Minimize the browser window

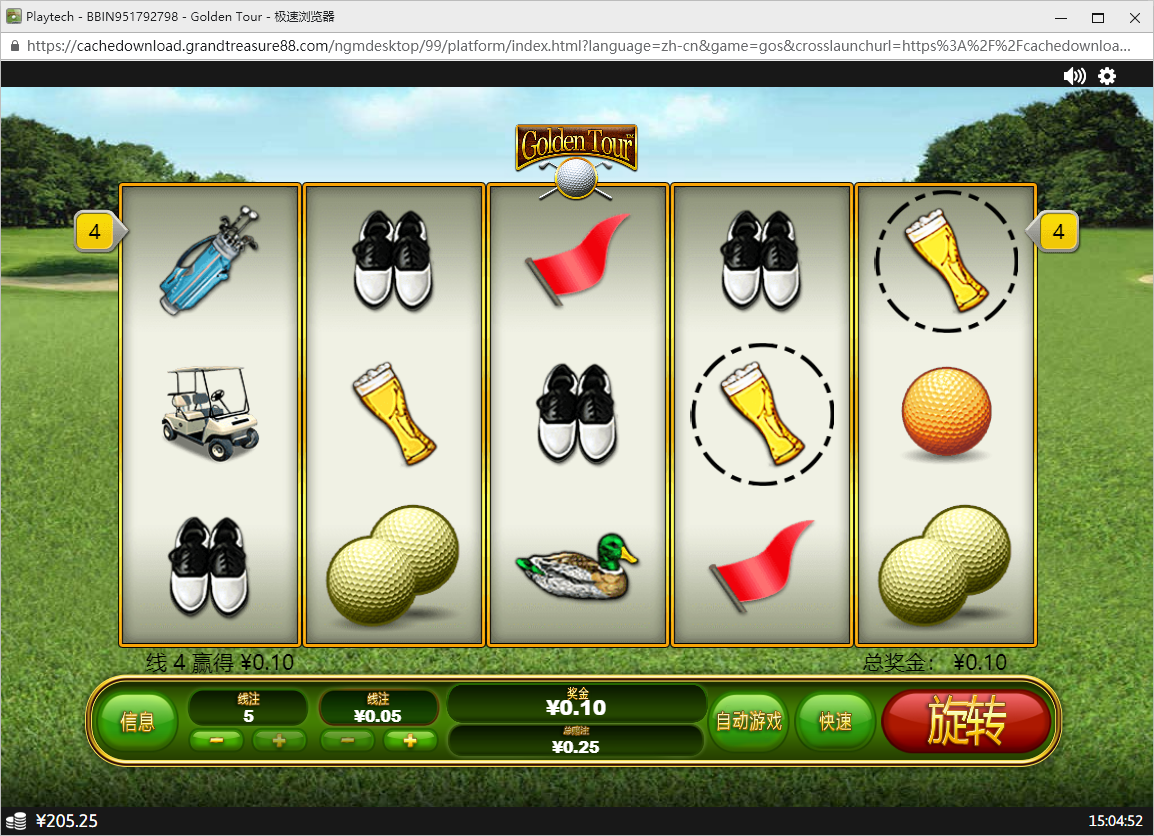point(1060,17)
